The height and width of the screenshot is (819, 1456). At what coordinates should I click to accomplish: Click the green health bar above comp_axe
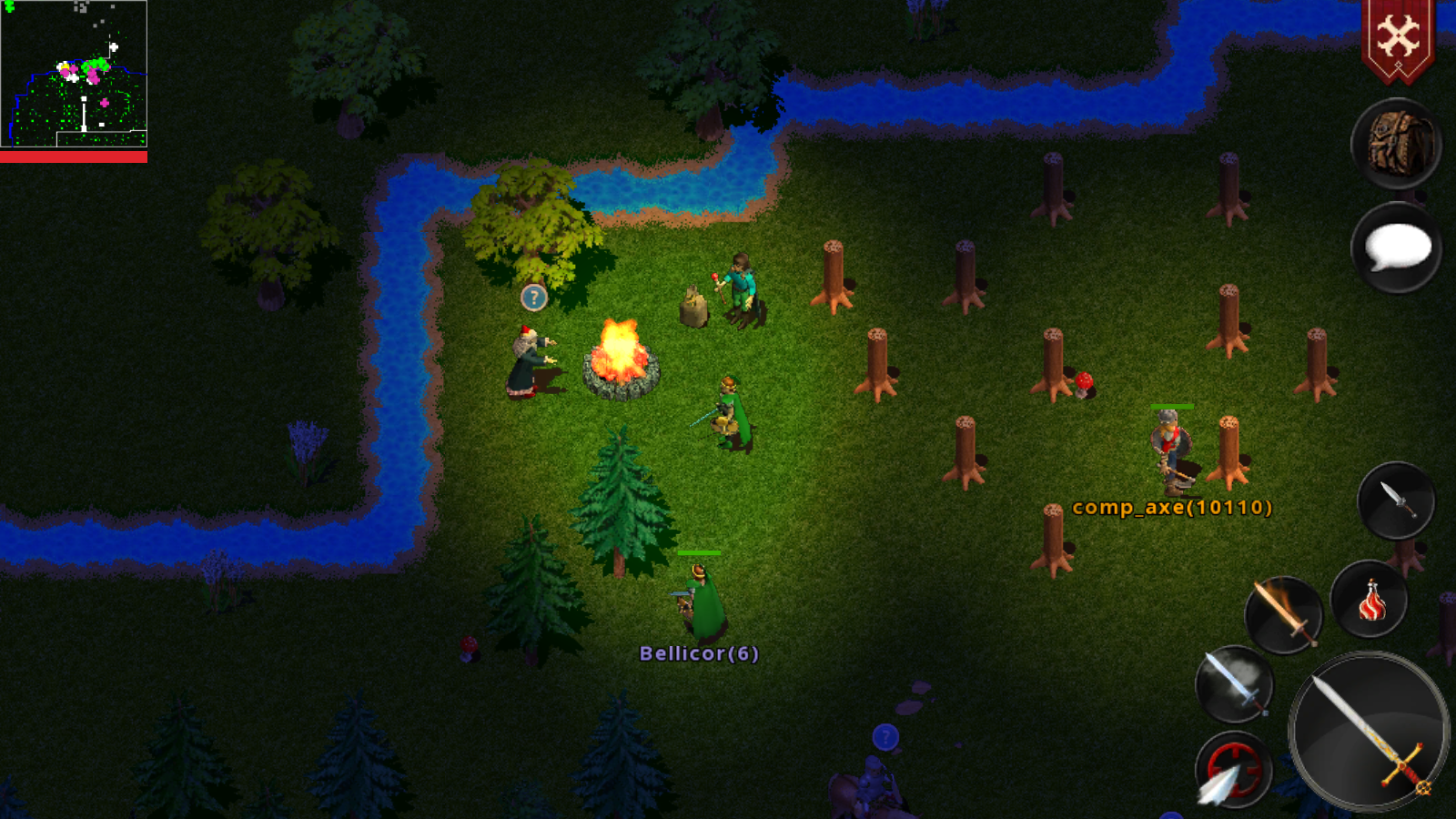(x=1172, y=407)
